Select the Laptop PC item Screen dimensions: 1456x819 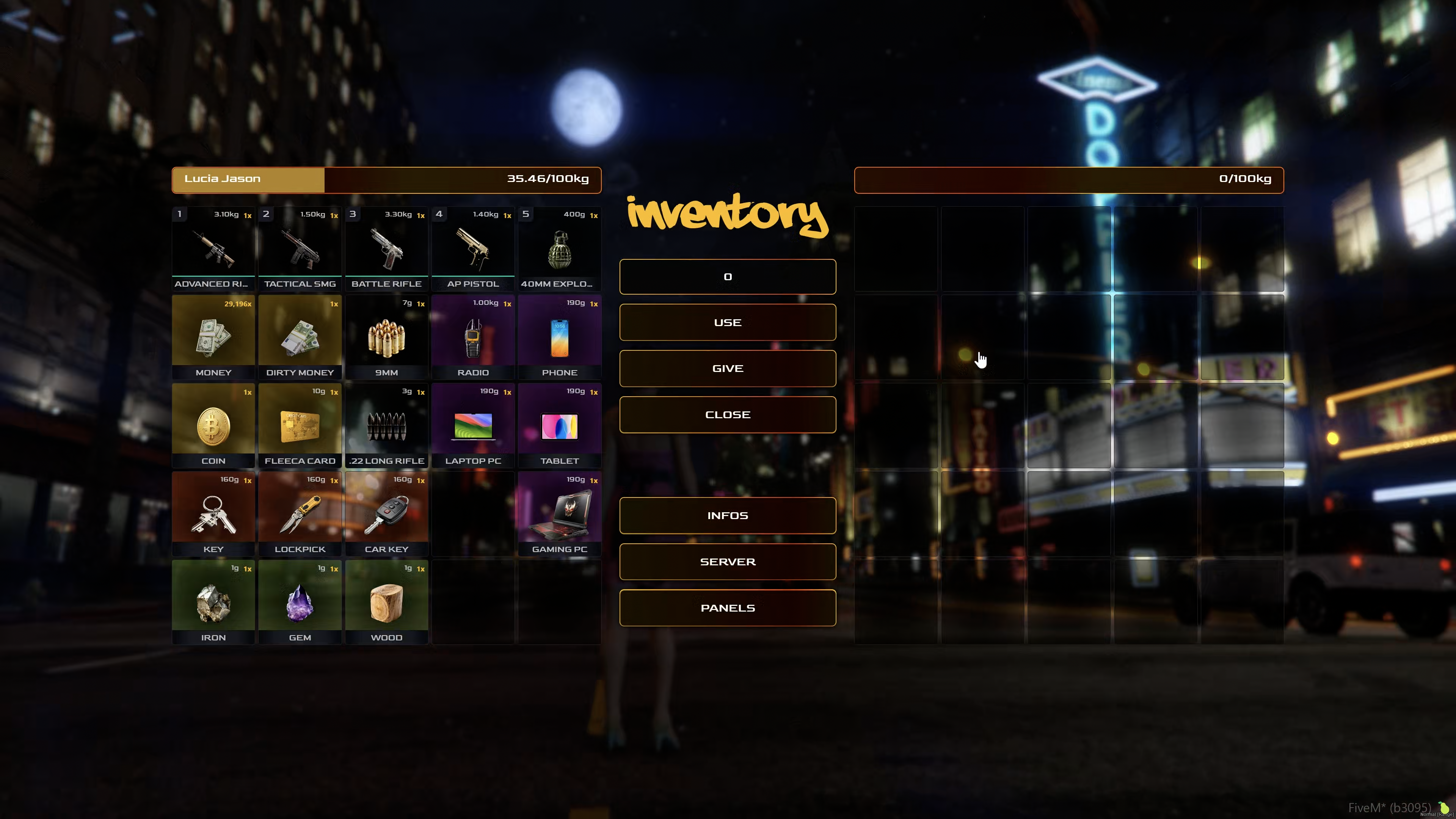473,425
